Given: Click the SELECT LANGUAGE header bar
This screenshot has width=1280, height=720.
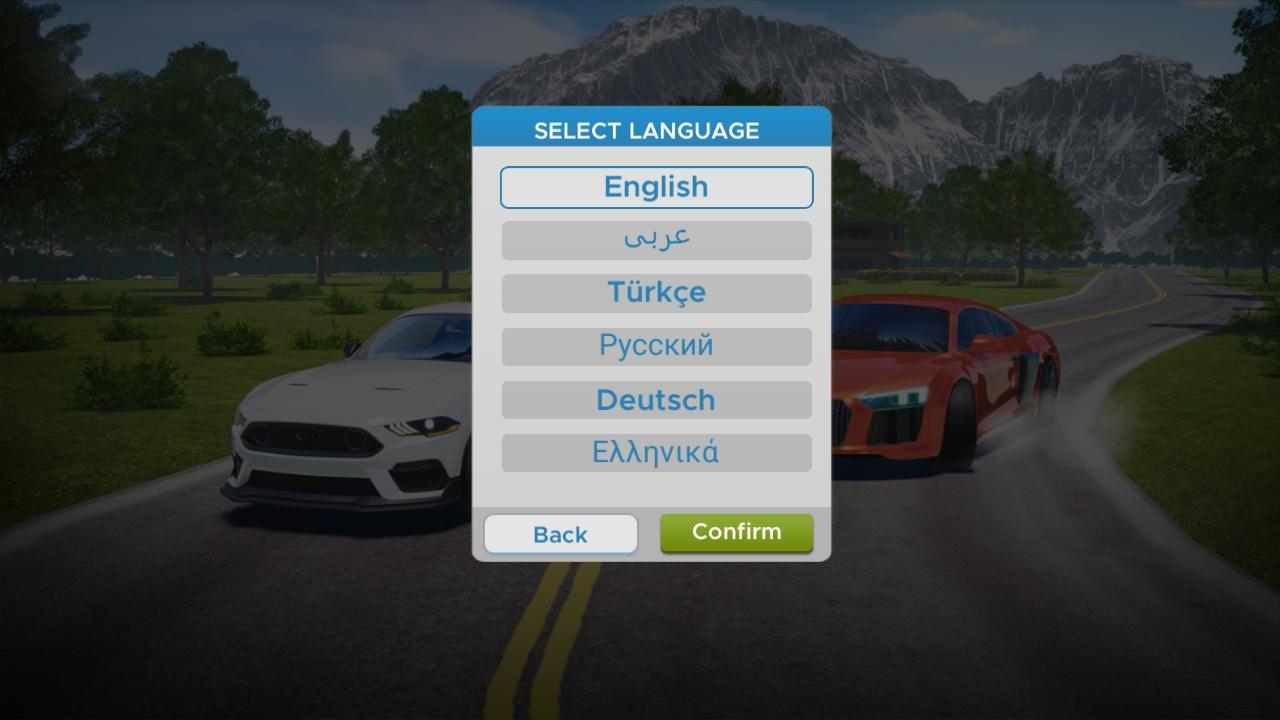Looking at the screenshot, I should [650, 128].
